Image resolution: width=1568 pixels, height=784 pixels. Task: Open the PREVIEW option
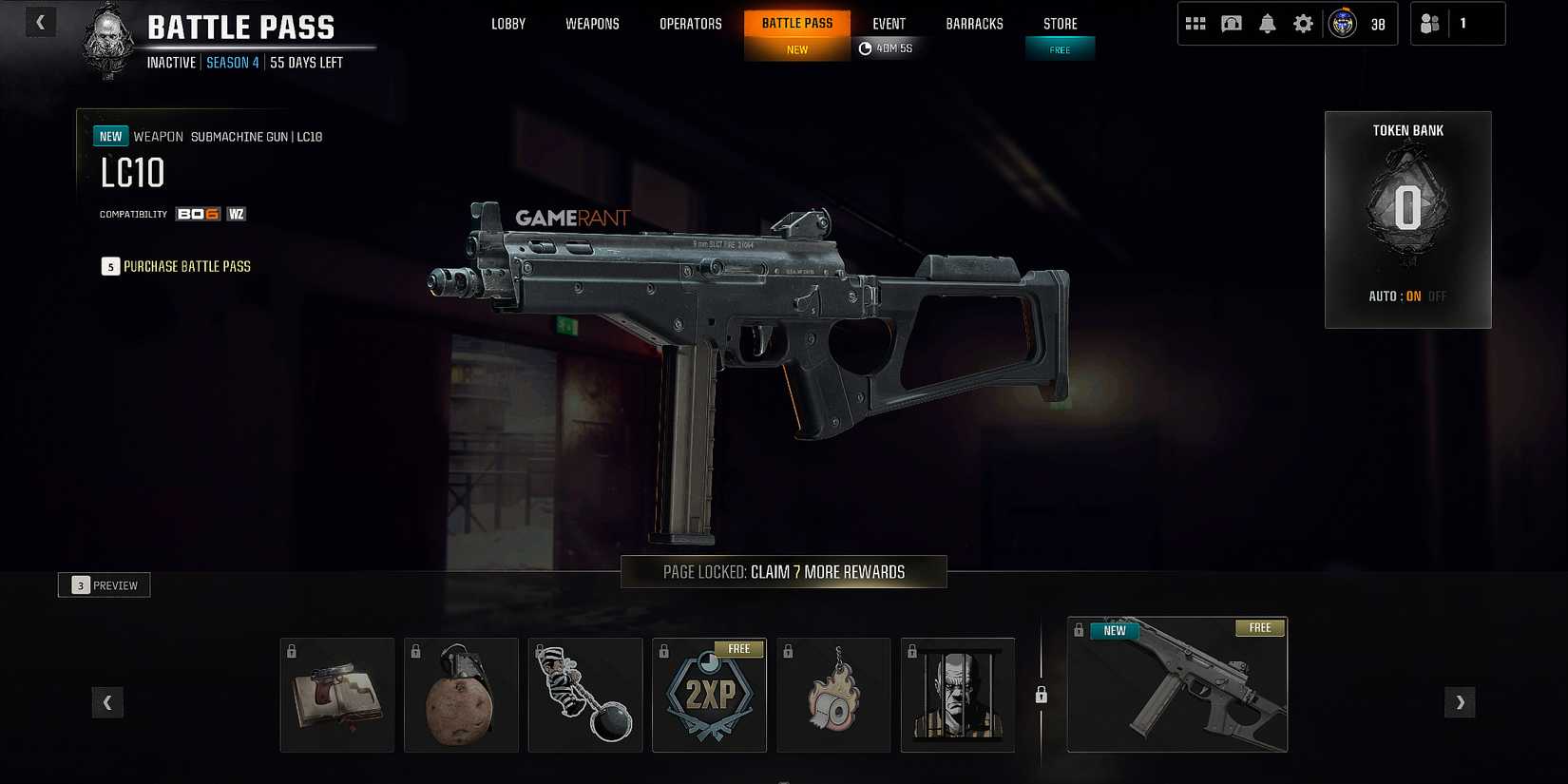pos(104,584)
